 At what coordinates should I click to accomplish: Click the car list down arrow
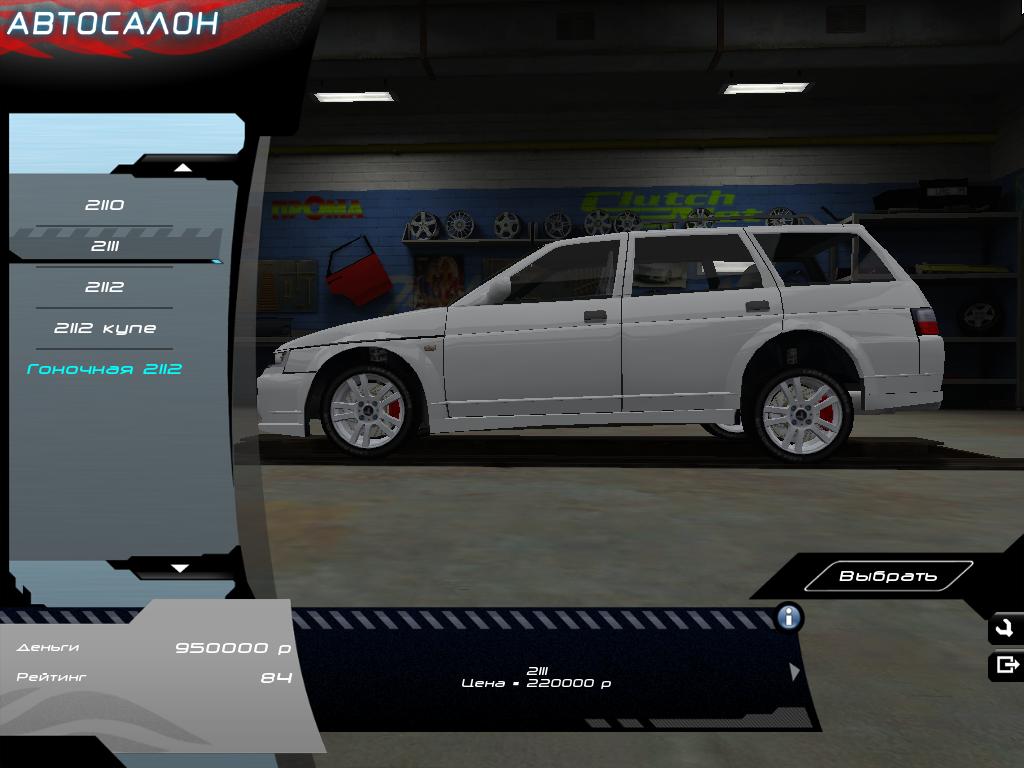click(180, 568)
